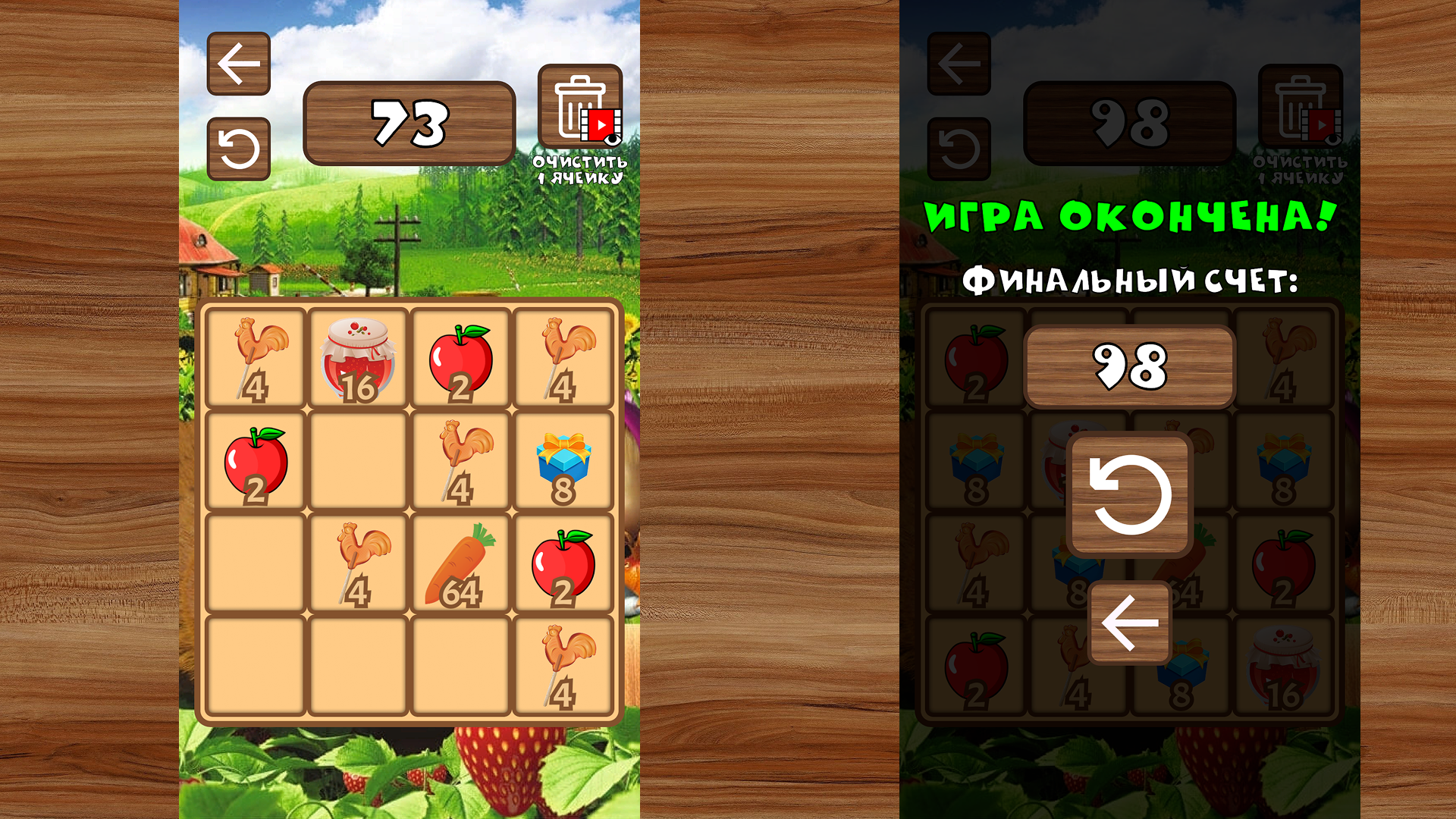The width and height of the screenshot is (1456, 819).
Task: Pick the gift box tile worth 8
Action: [x=562, y=460]
